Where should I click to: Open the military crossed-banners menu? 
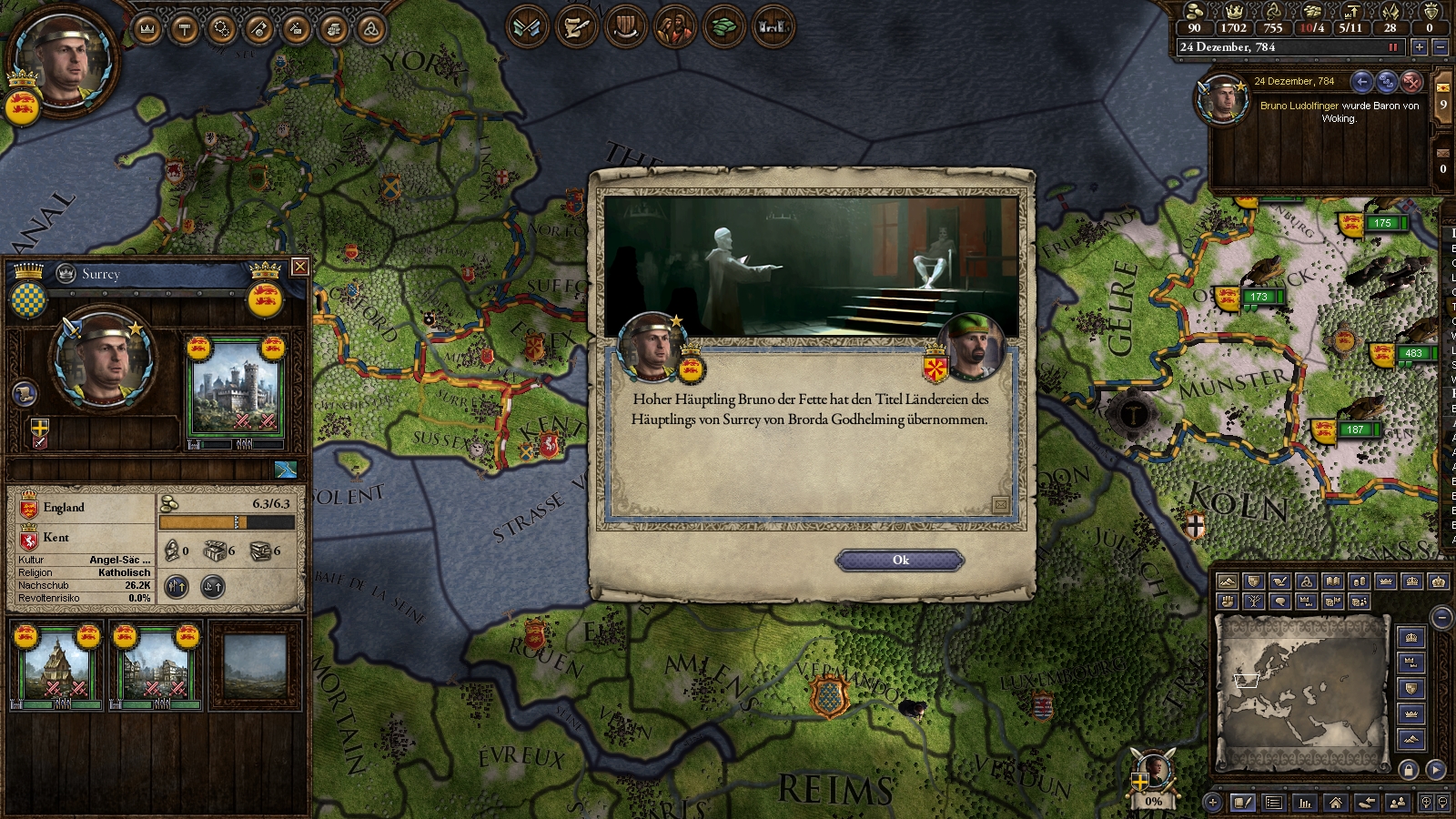coord(527,27)
